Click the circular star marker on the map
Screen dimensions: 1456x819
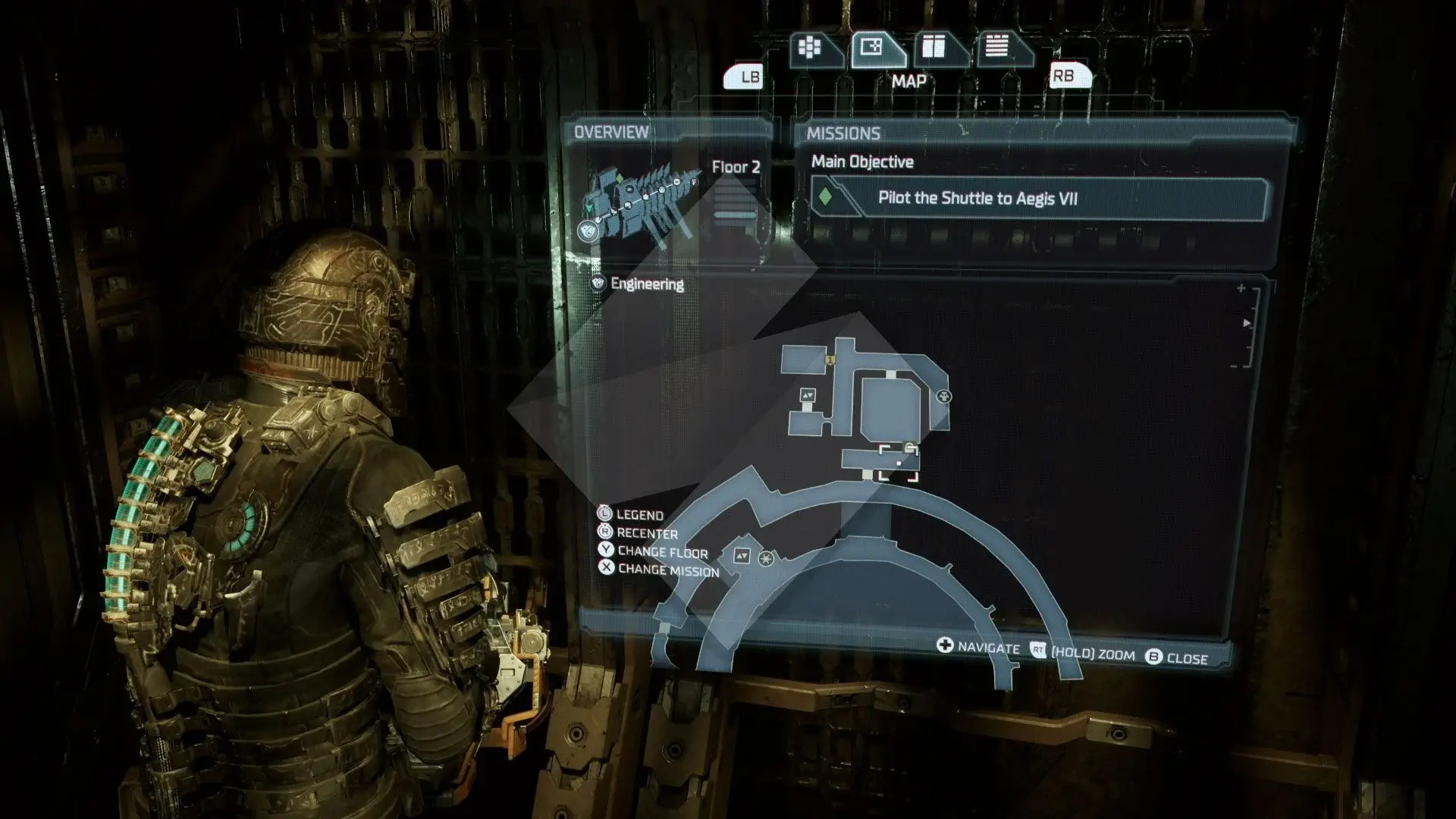pyautogui.click(x=767, y=559)
